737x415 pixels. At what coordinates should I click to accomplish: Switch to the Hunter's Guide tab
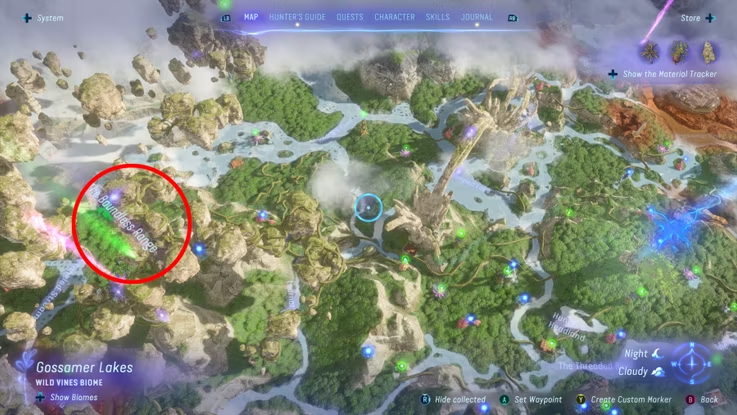point(296,17)
